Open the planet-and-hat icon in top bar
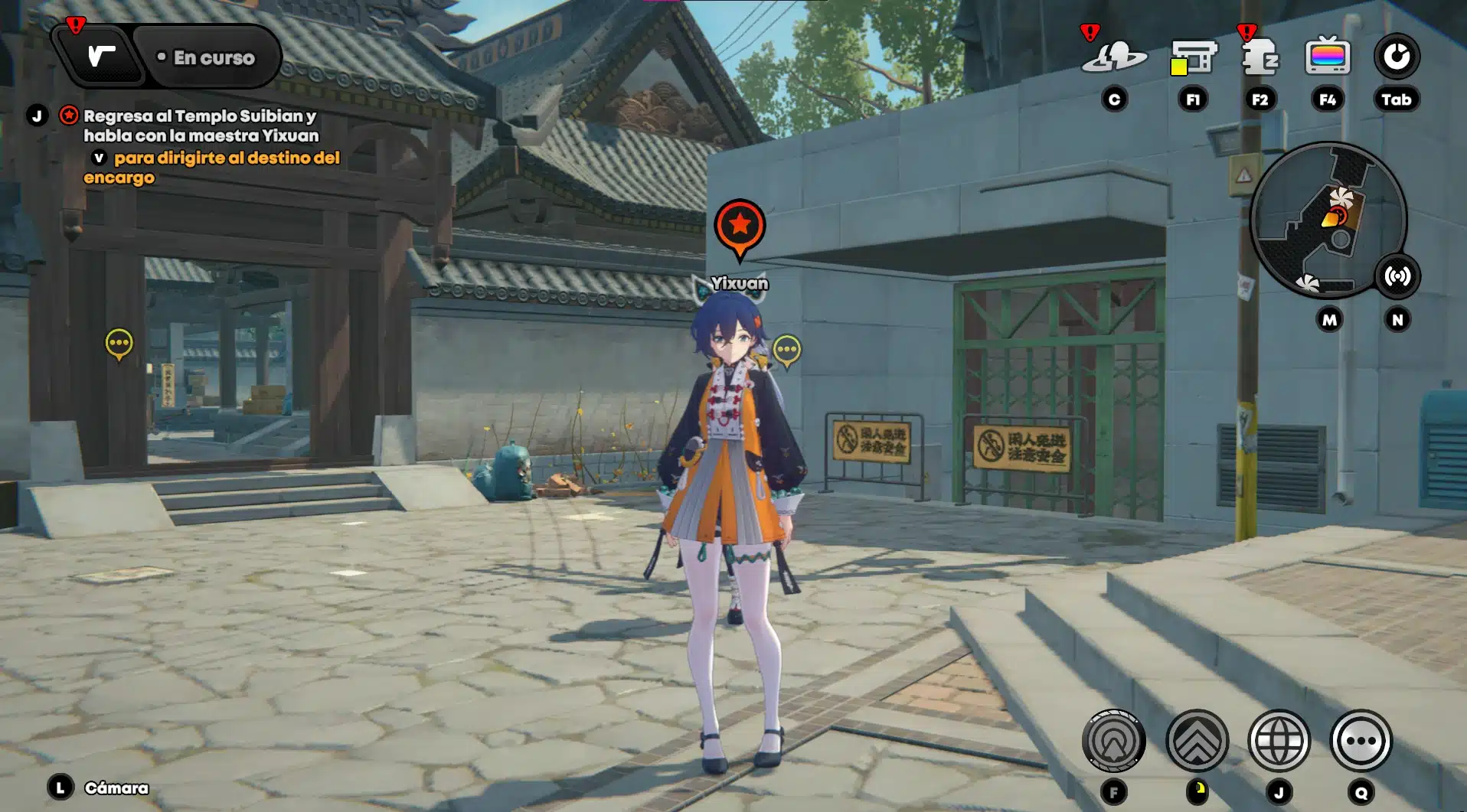 [1114, 57]
